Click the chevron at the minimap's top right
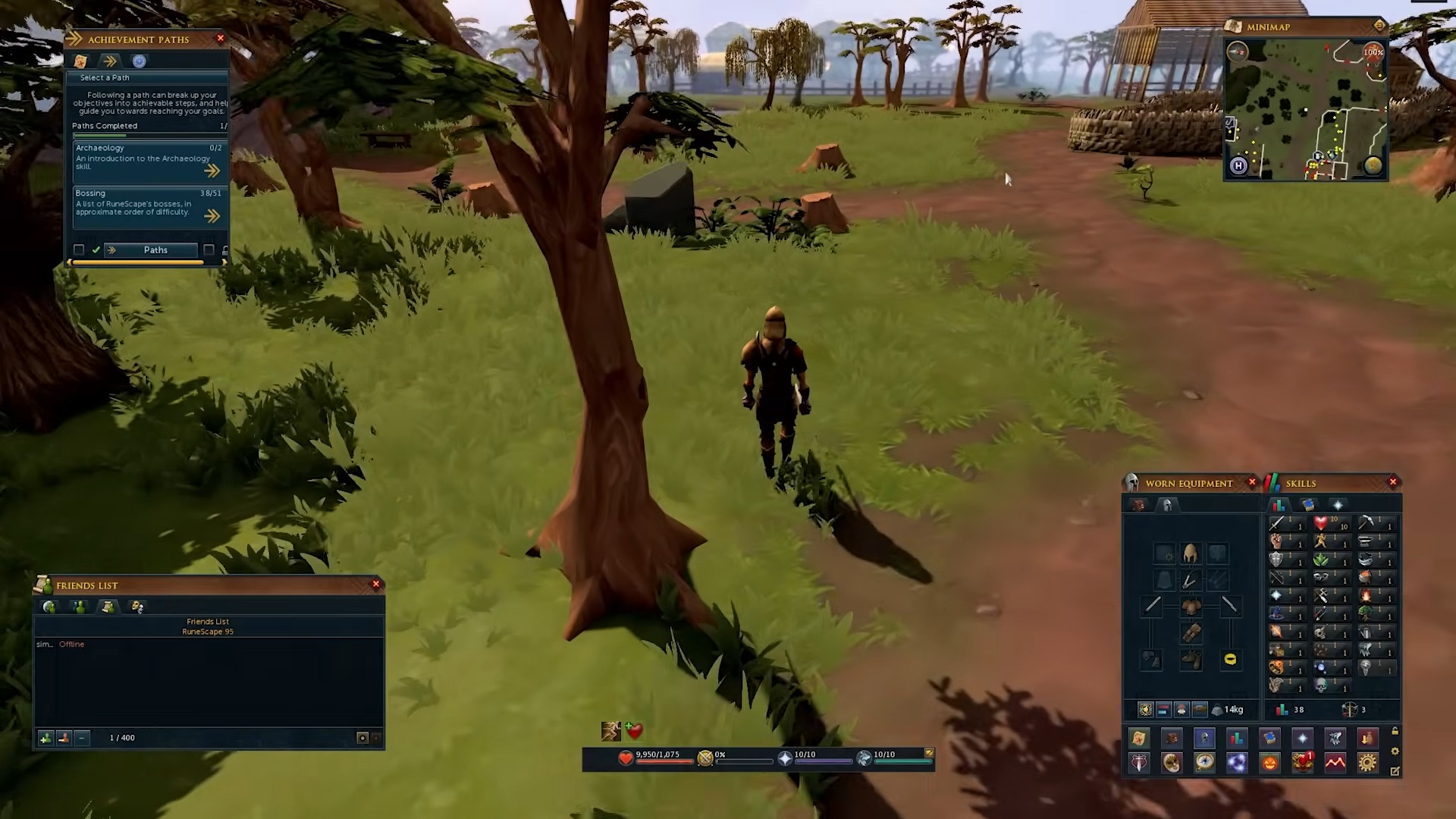The width and height of the screenshot is (1456, 819). (x=1379, y=25)
